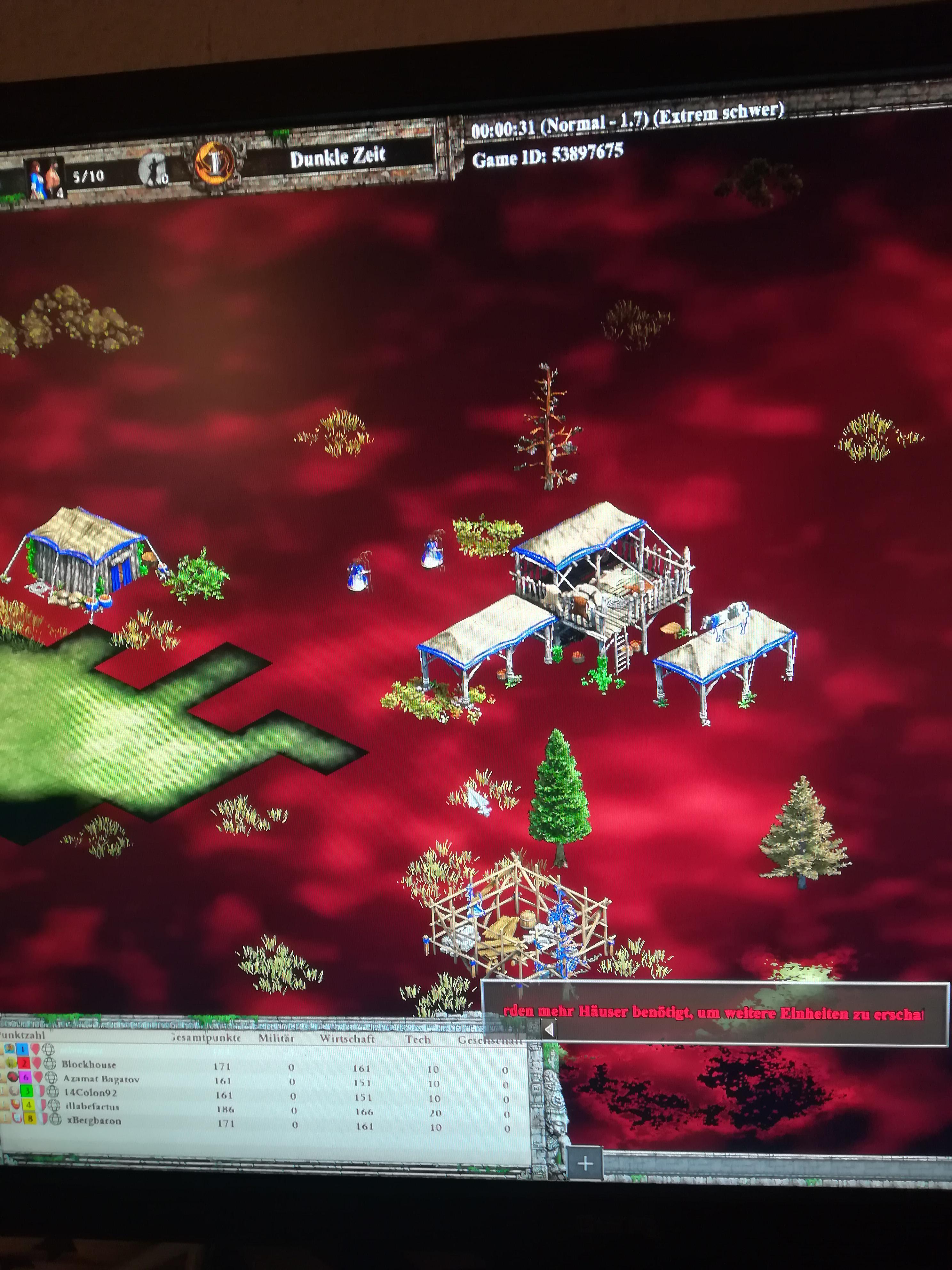The width and height of the screenshot is (952, 1270).
Task: Toggle the heart icon next to Azamat Bagatov
Action: (38, 1078)
